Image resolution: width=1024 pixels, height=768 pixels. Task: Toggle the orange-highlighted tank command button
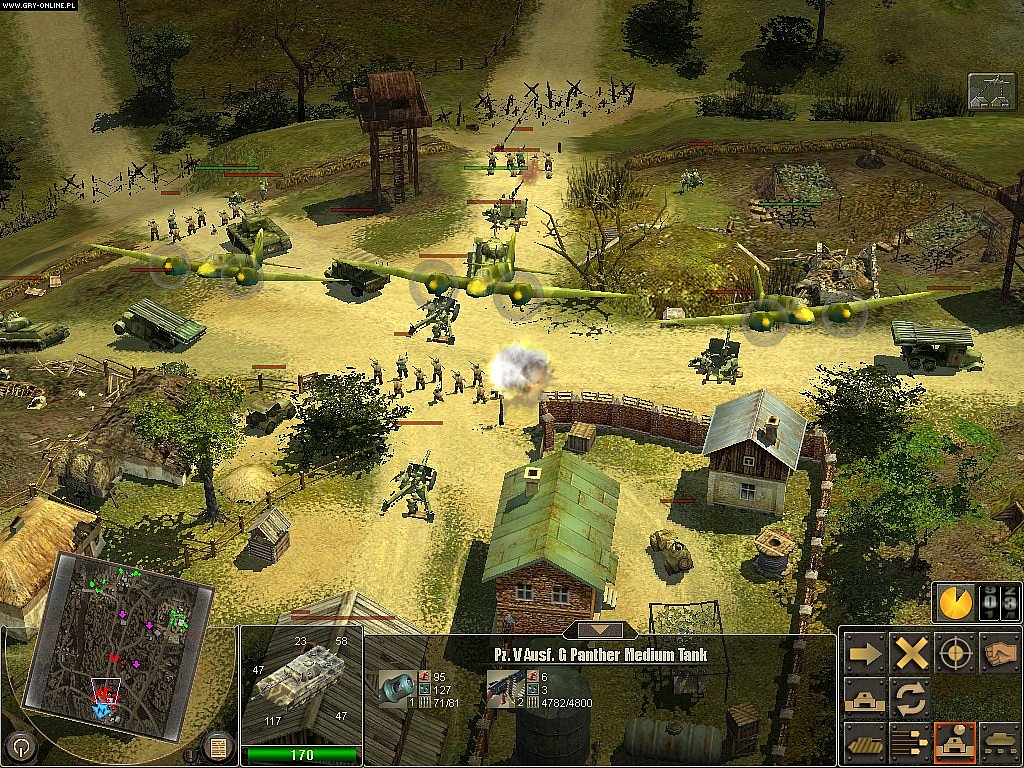(954, 742)
